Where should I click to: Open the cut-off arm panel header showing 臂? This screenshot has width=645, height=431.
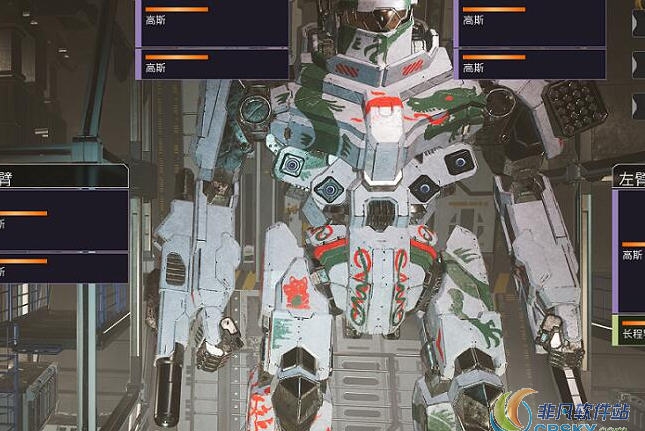(x=60, y=177)
